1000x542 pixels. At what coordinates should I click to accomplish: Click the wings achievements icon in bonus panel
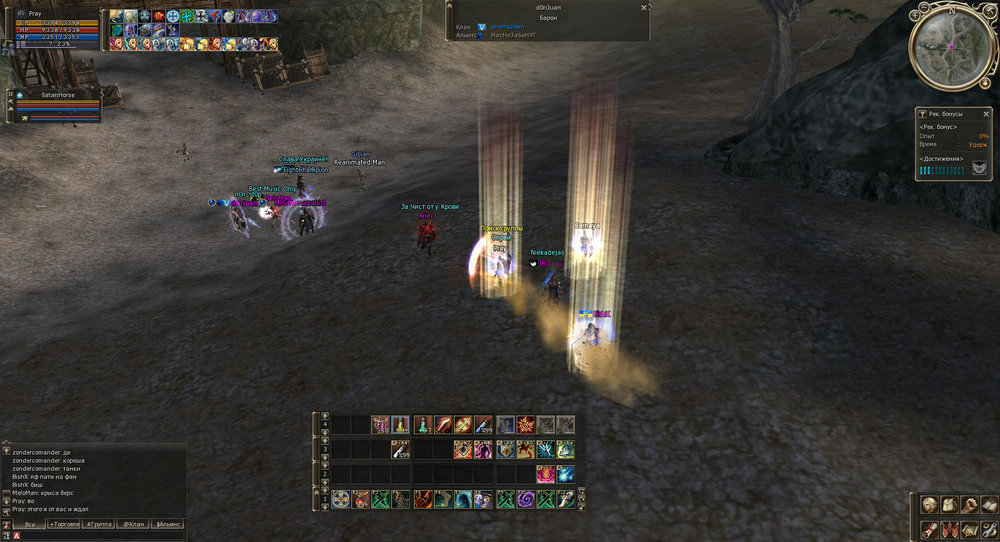(x=979, y=169)
